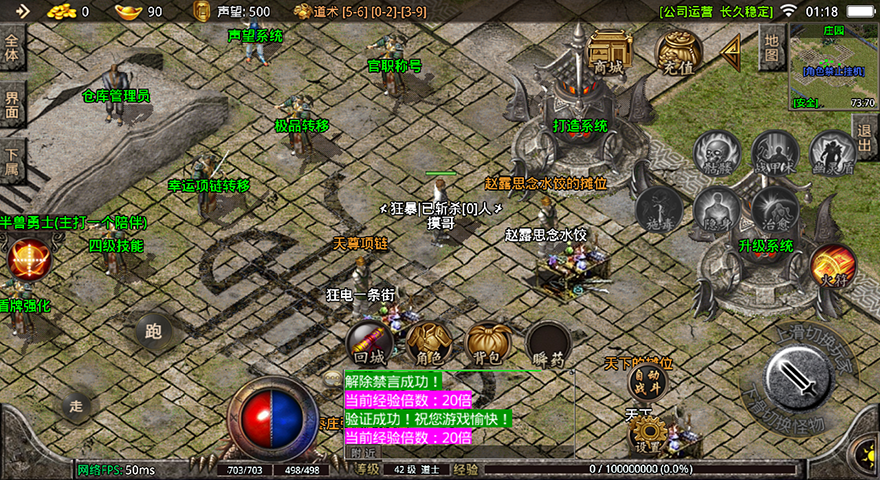Cast the 火符 fire talisman skill

[x=832, y=266]
